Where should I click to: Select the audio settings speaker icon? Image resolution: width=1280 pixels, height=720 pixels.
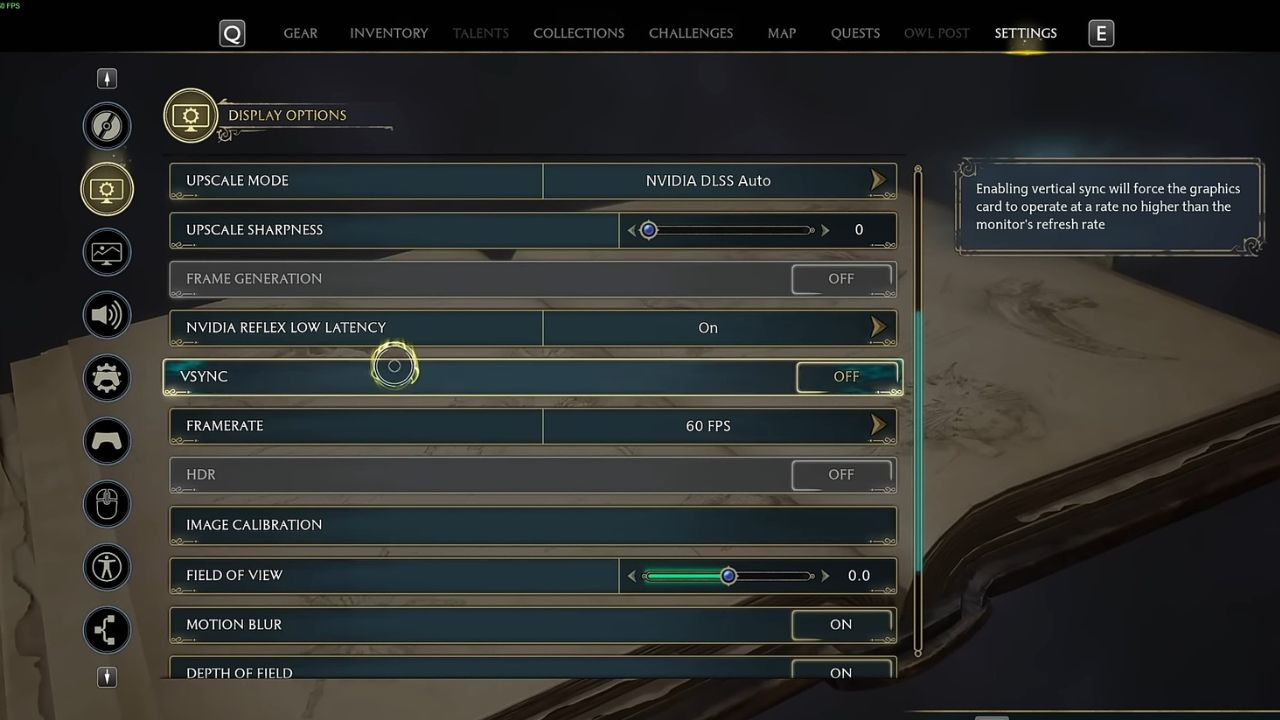[x=107, y=314]
